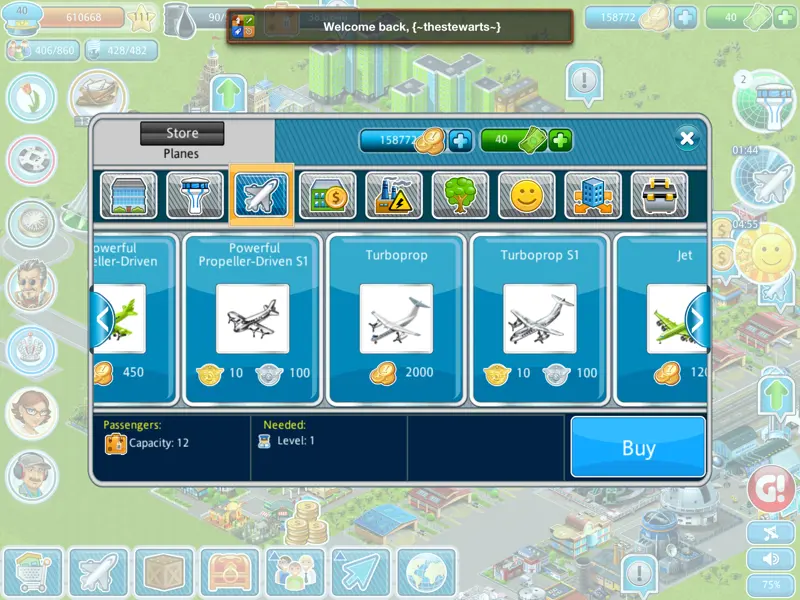Add coins with the store plus button
The height and width of the screenshot is (600, 800).
point(460,140)
